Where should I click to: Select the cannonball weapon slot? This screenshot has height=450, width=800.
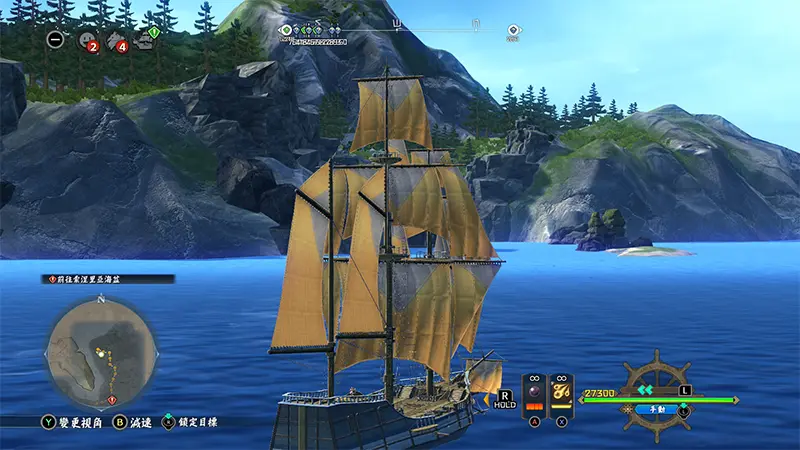pyautogui.click(x=533, y=392)
